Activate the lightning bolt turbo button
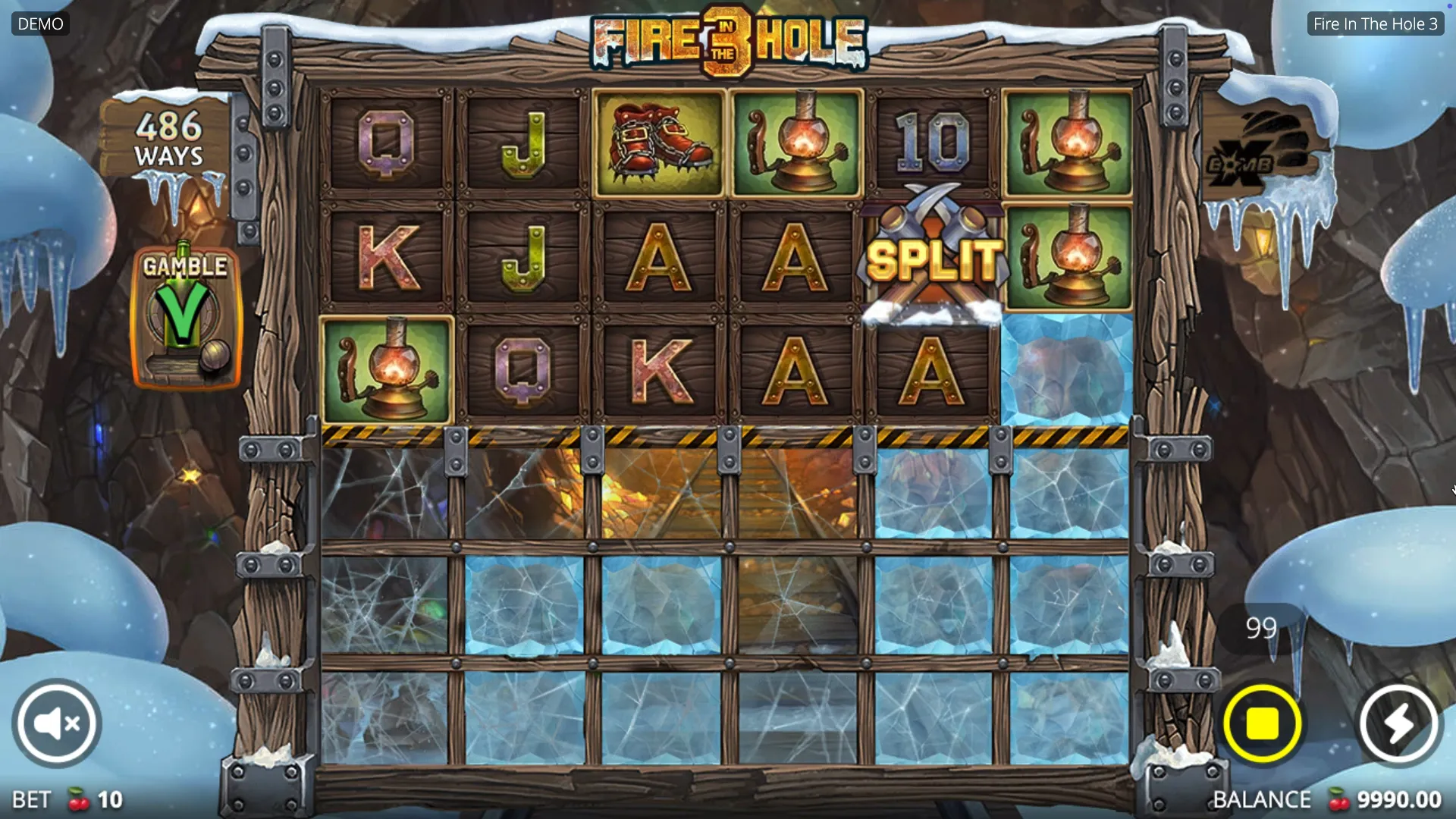This screenshot has height=819, width=1456. pyautogui.click(x=1398, y=723)
